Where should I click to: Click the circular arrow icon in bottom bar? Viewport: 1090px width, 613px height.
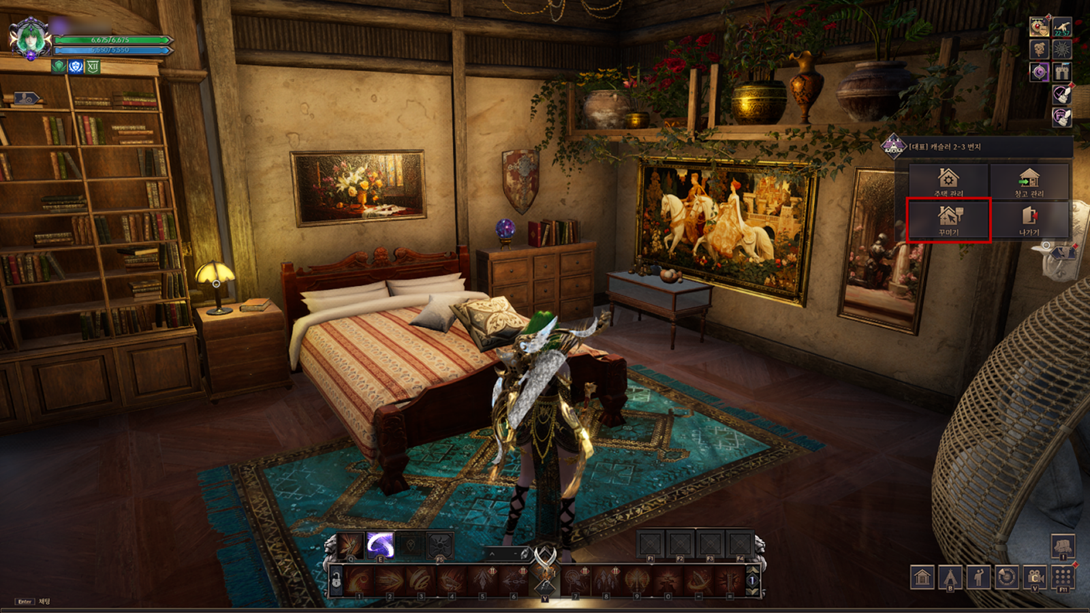[1007, 578]
